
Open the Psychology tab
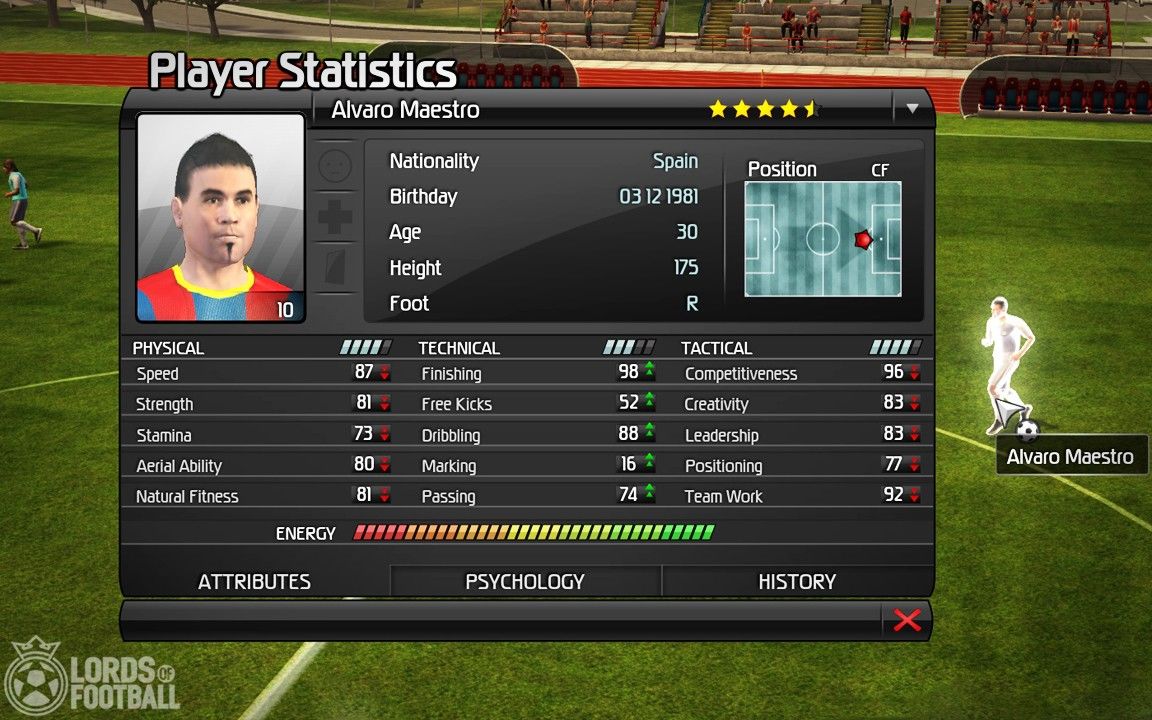(525, 582)
